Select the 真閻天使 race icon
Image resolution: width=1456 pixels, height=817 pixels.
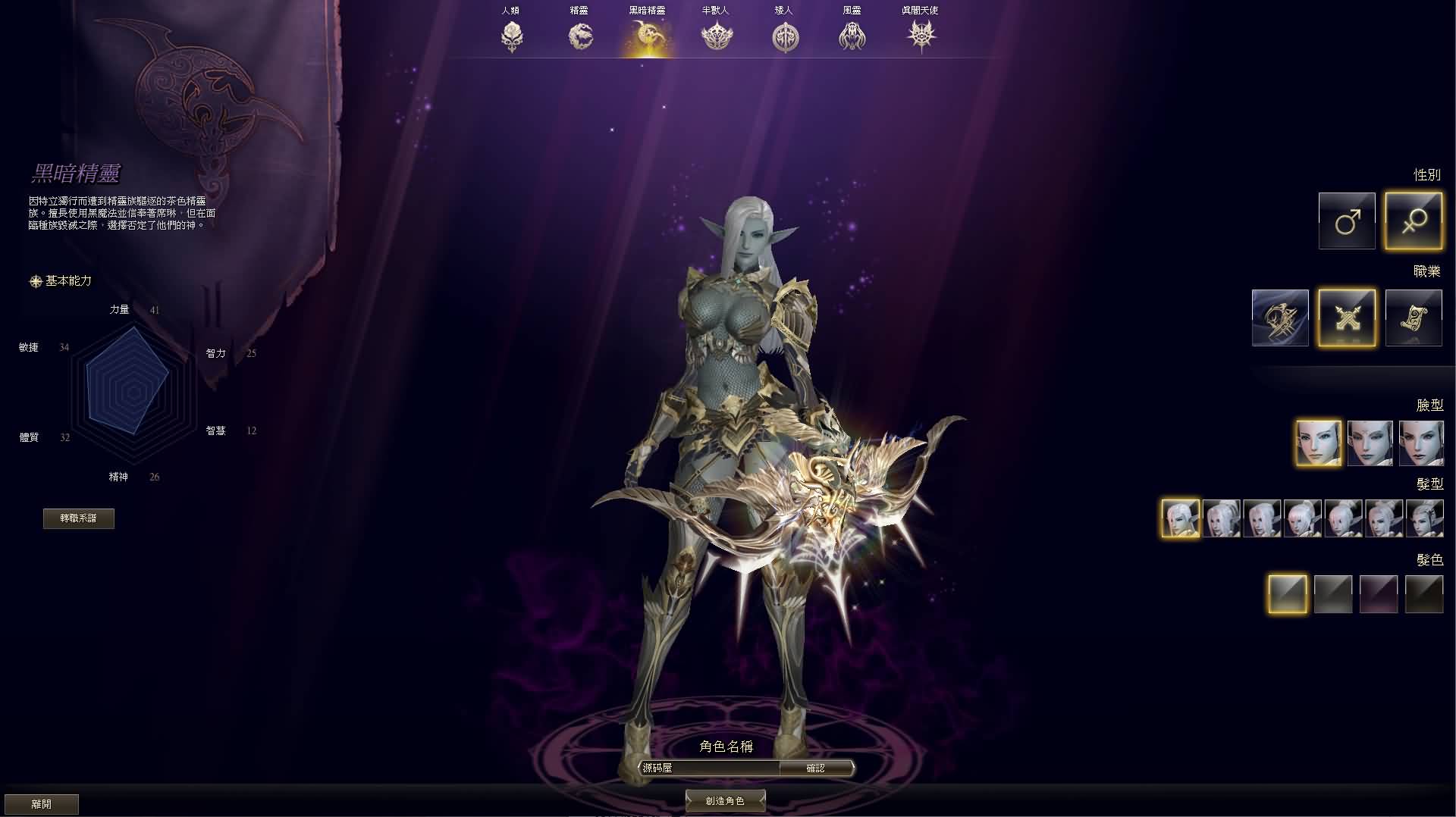[x=921, y=34]
